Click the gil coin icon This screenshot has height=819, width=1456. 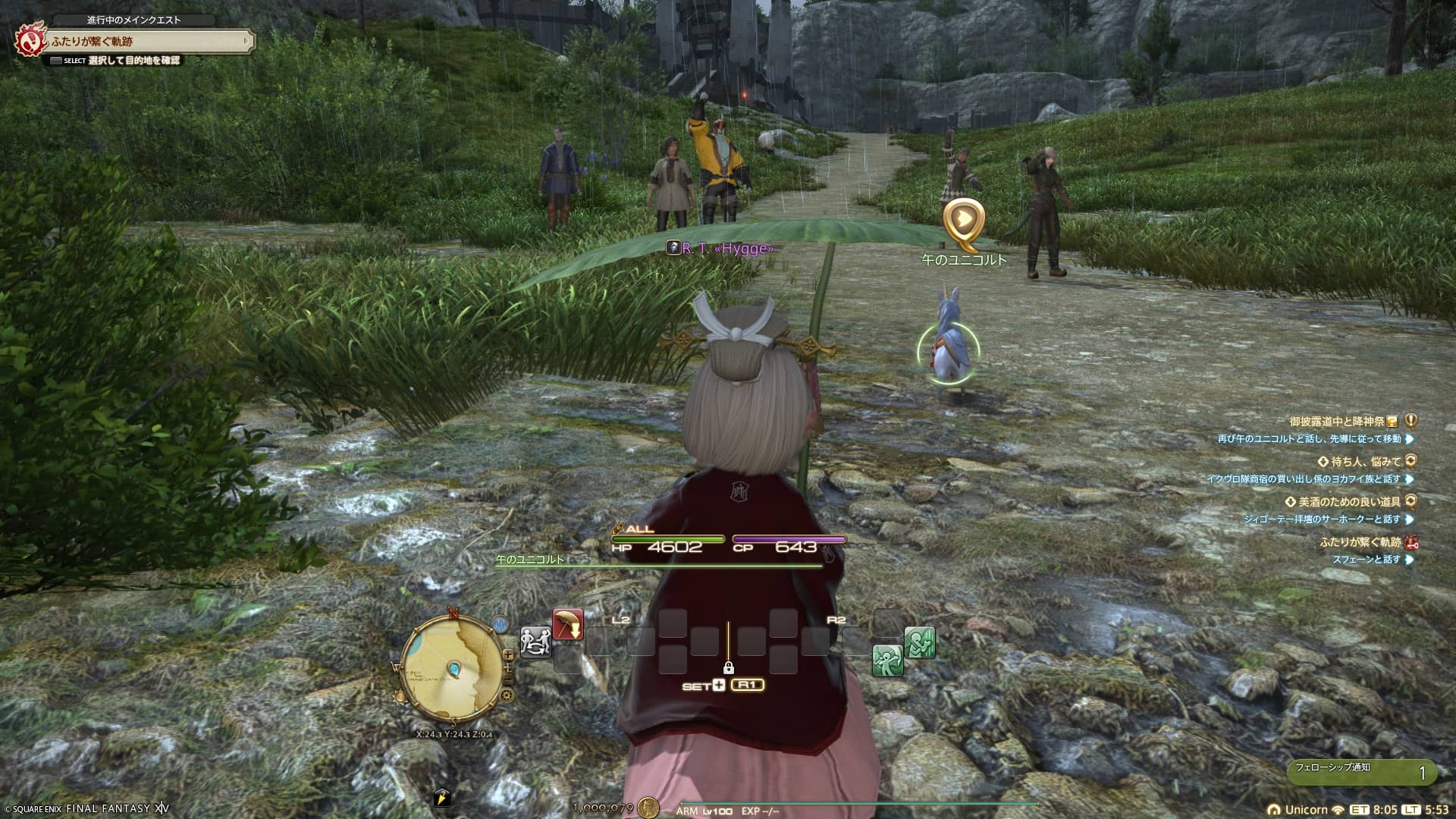pos(648,808)
